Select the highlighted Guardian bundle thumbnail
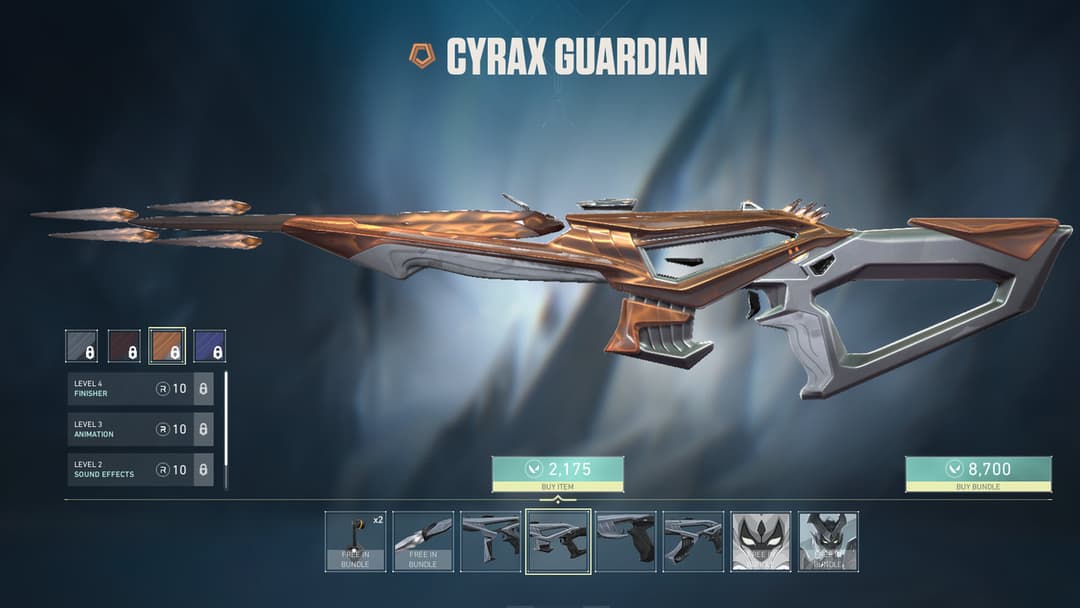The width and height of the screenshot is (1080, 608). tap(558, 542)
